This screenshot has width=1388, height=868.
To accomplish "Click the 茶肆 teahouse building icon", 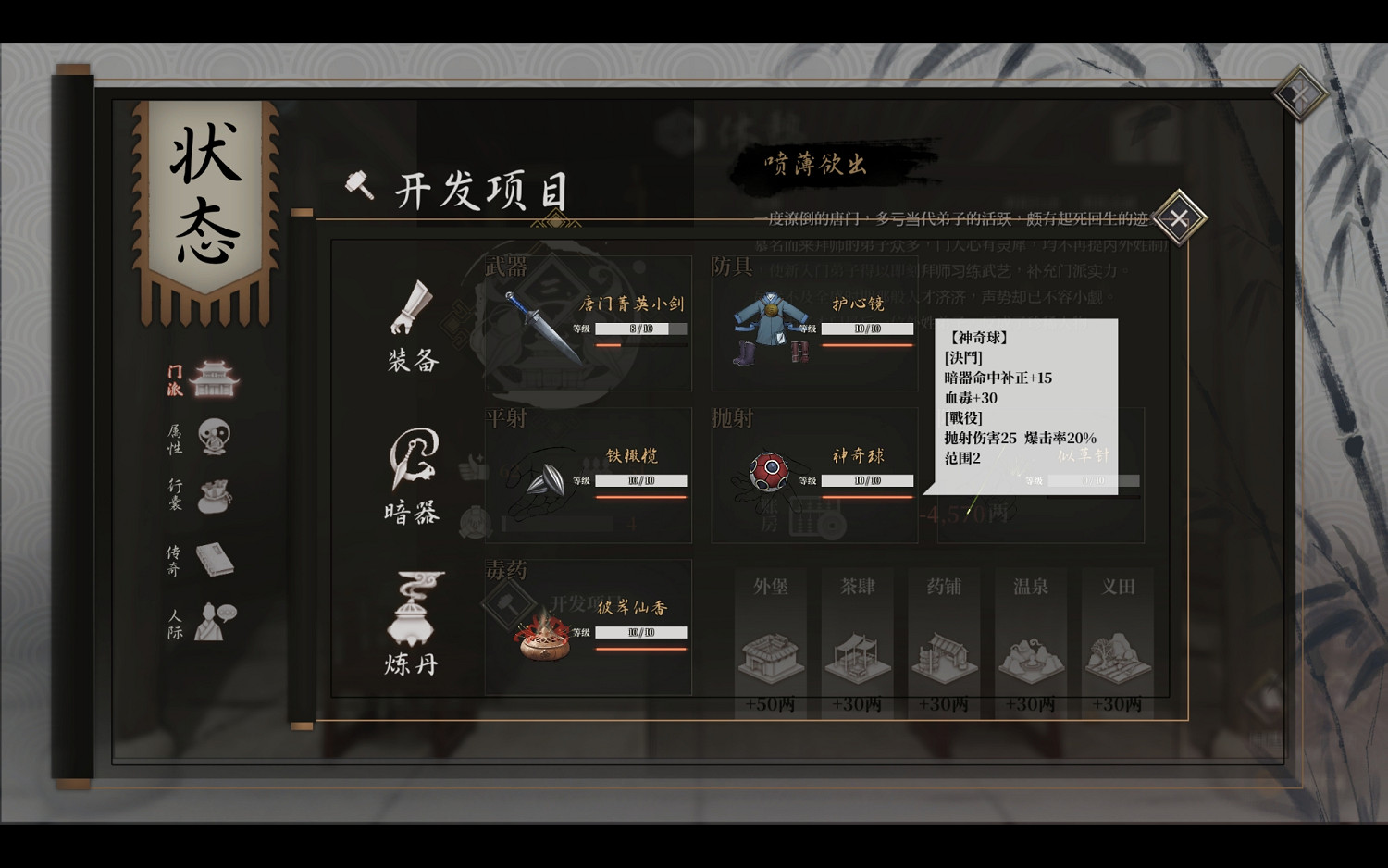I will pyautogui.click(x=858, y=657).
